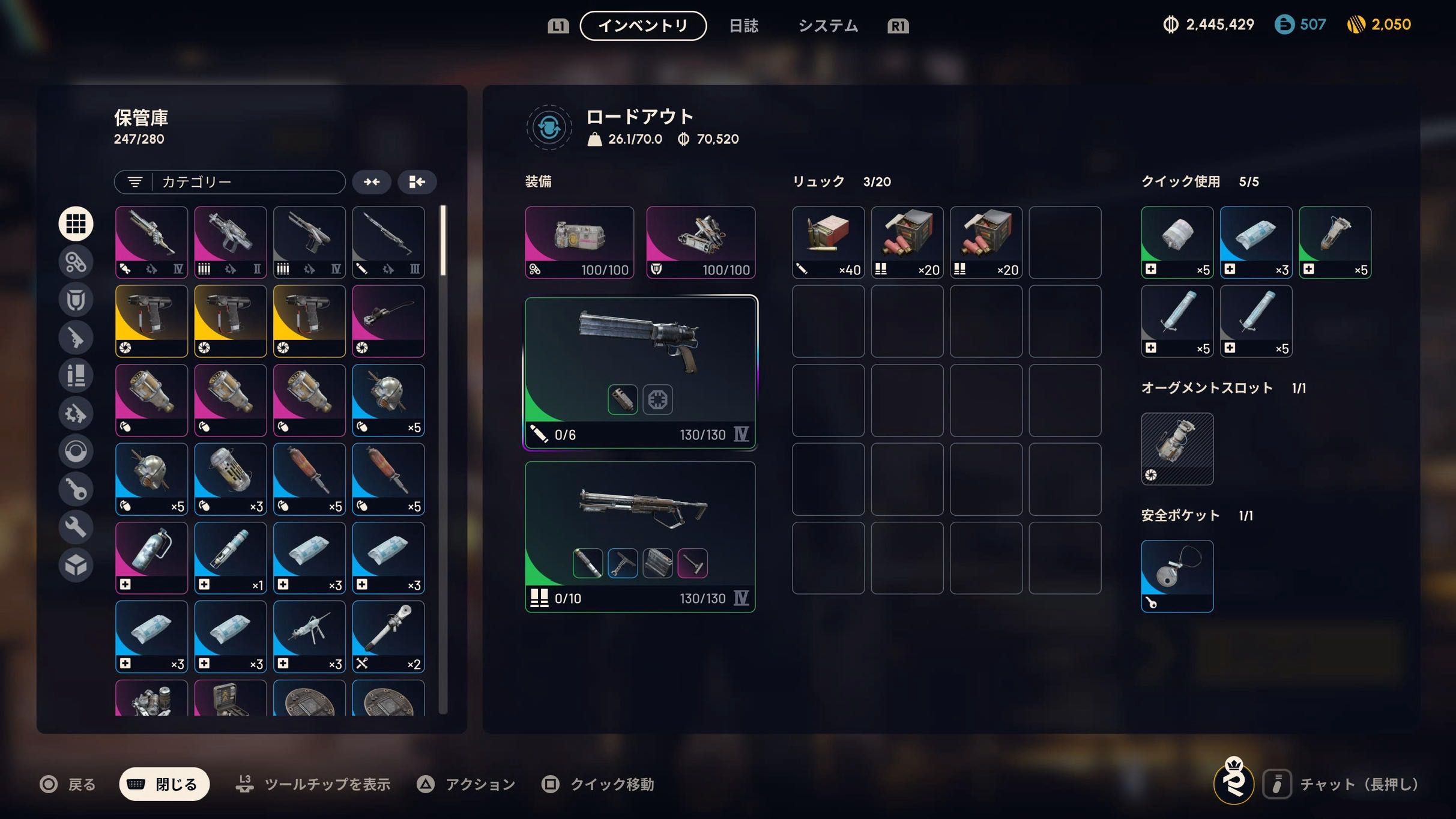
Task: Filter stash by the cube category icon
Action: point(76,565)
